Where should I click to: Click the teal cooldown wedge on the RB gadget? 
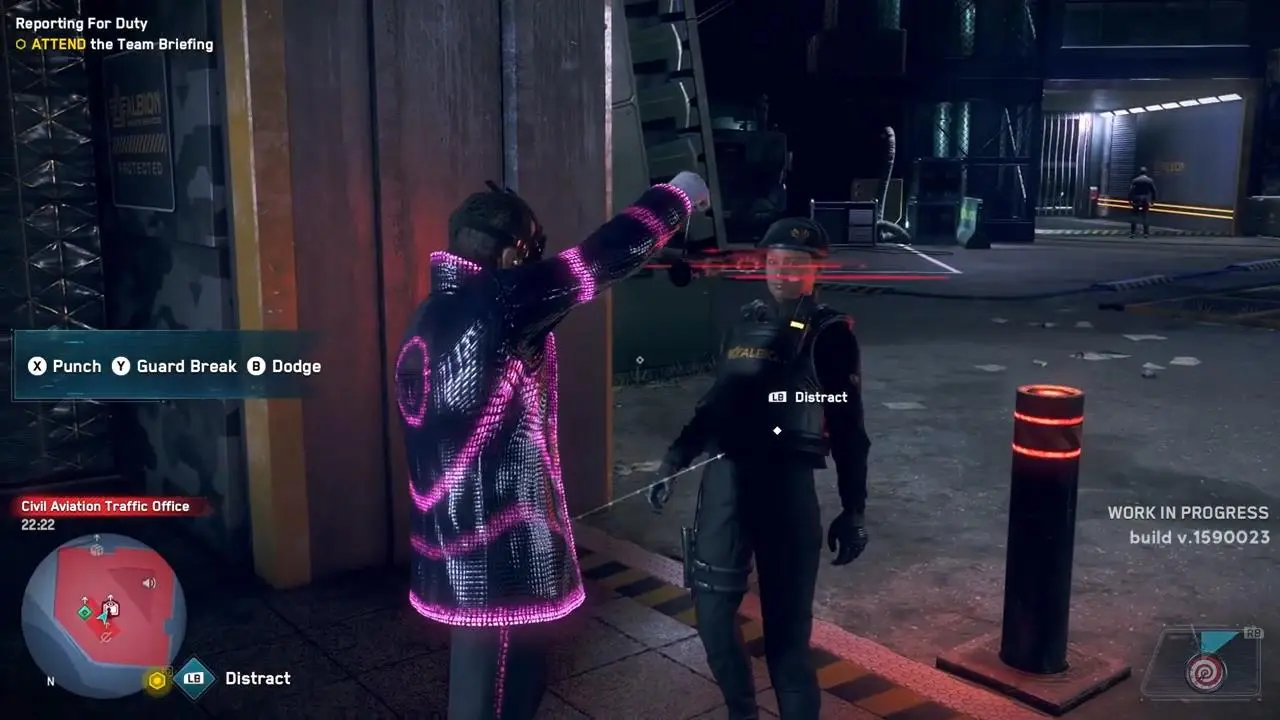click(x=1217, y=638)
